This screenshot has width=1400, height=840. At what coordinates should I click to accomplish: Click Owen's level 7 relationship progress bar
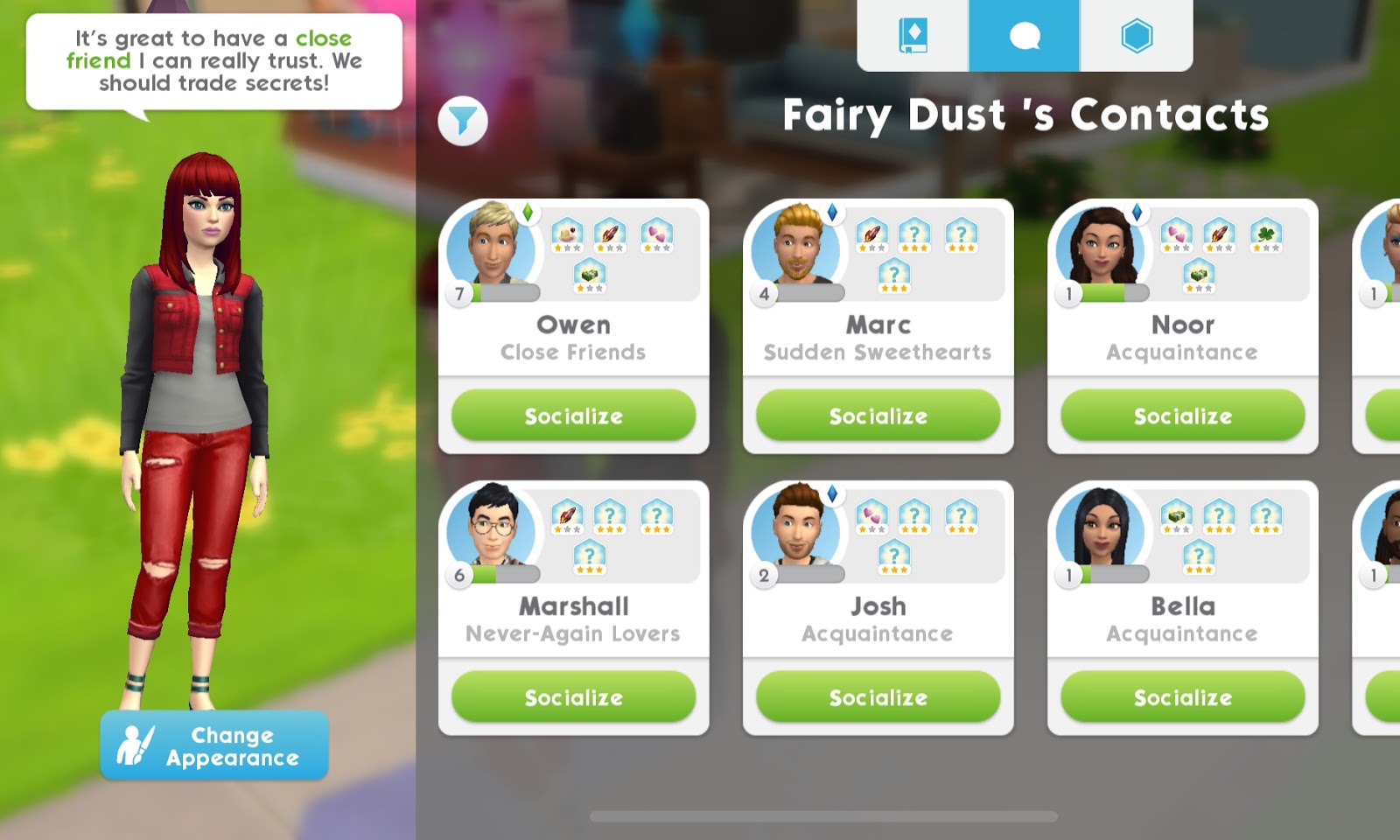[506, 293]
